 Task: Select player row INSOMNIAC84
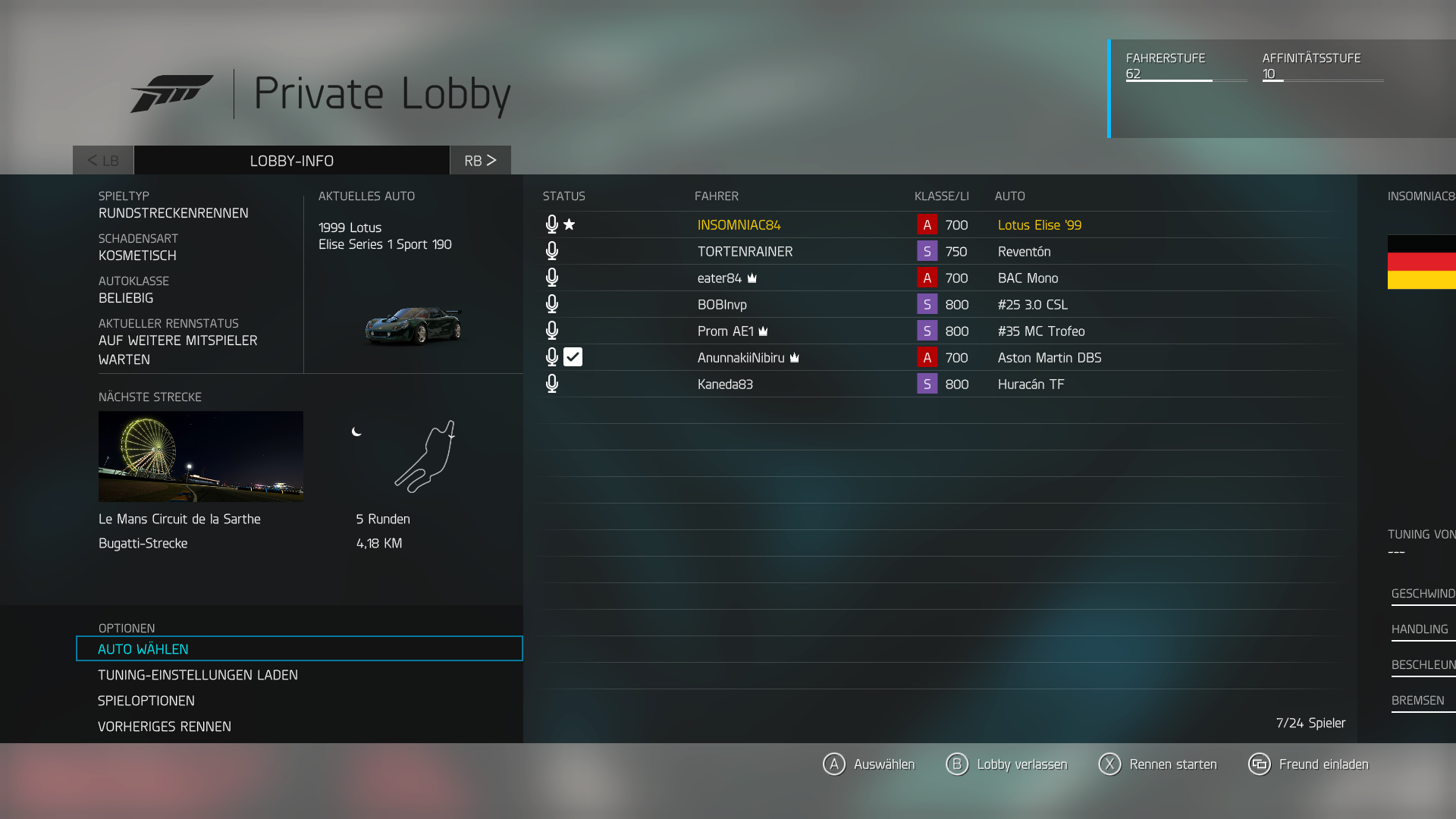click(x=739, y=225)
